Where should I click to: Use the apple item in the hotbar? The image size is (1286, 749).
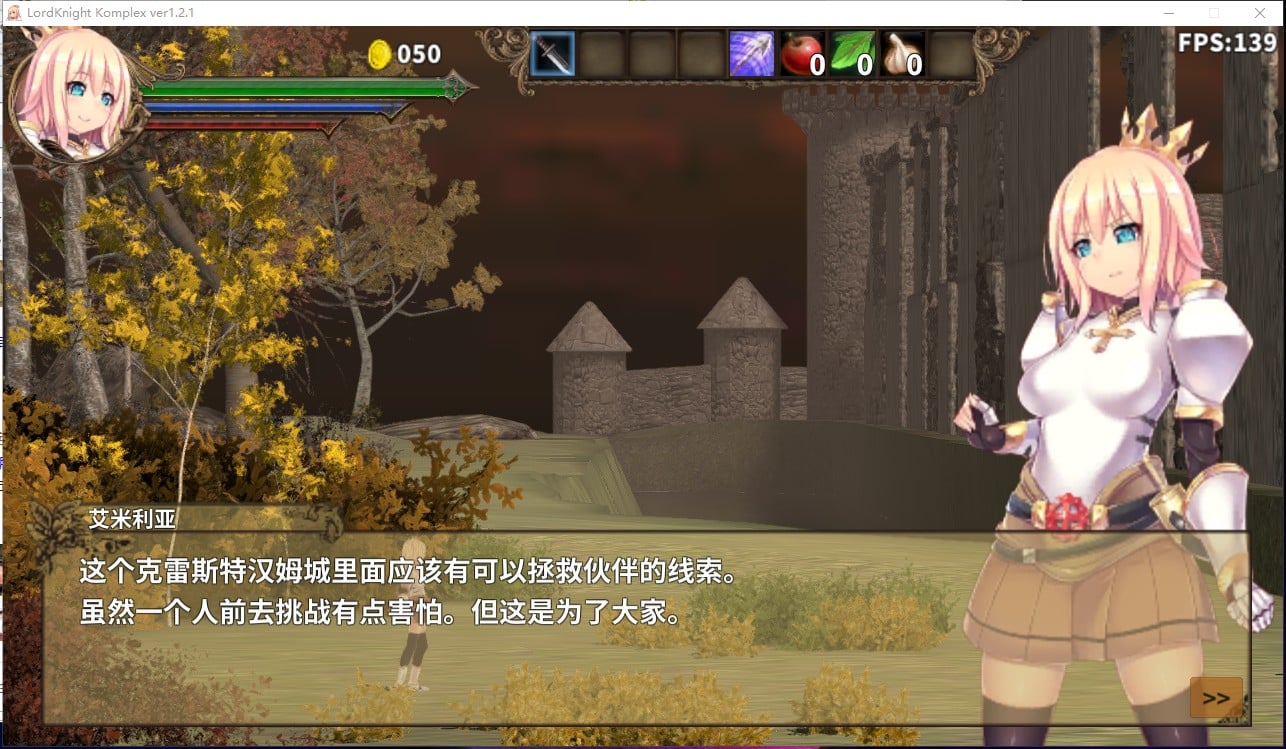(801, 55)
